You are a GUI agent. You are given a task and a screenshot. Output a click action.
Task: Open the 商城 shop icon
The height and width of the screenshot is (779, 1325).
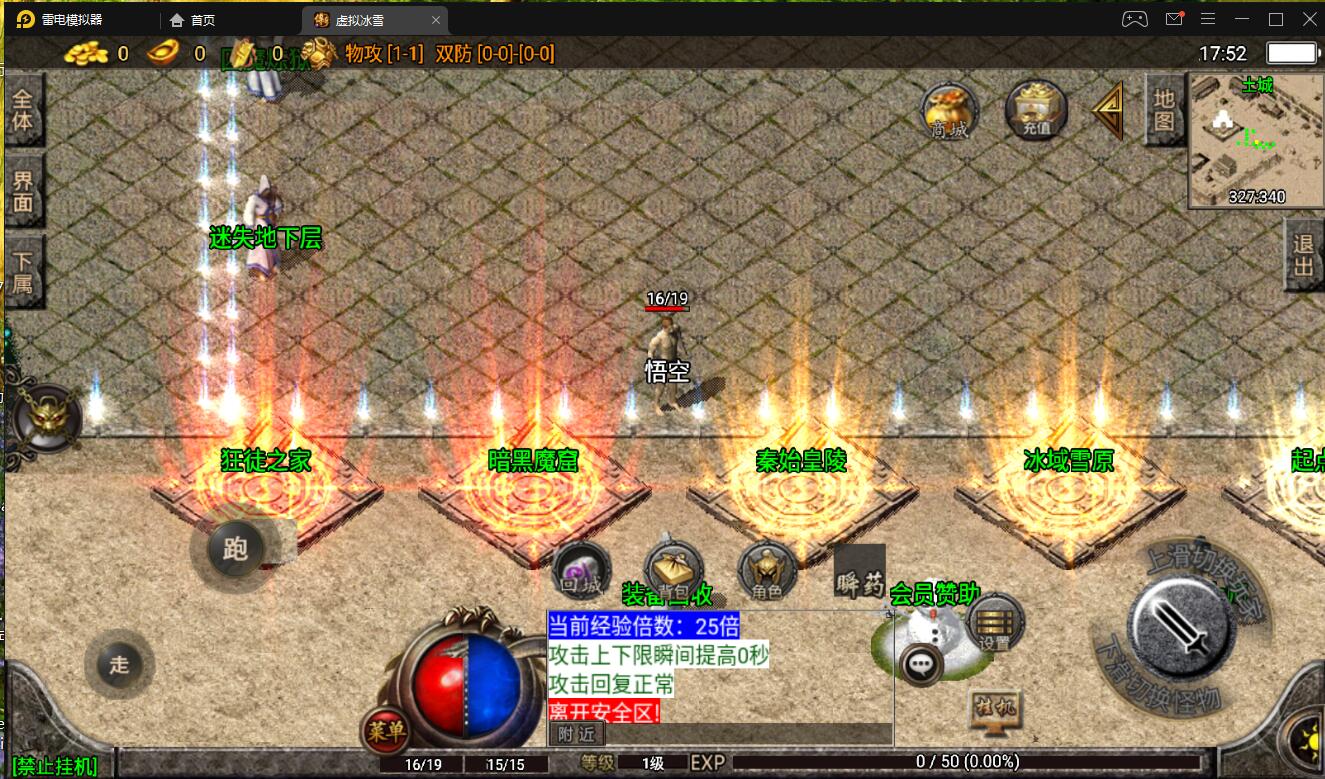tap(949, 111)
